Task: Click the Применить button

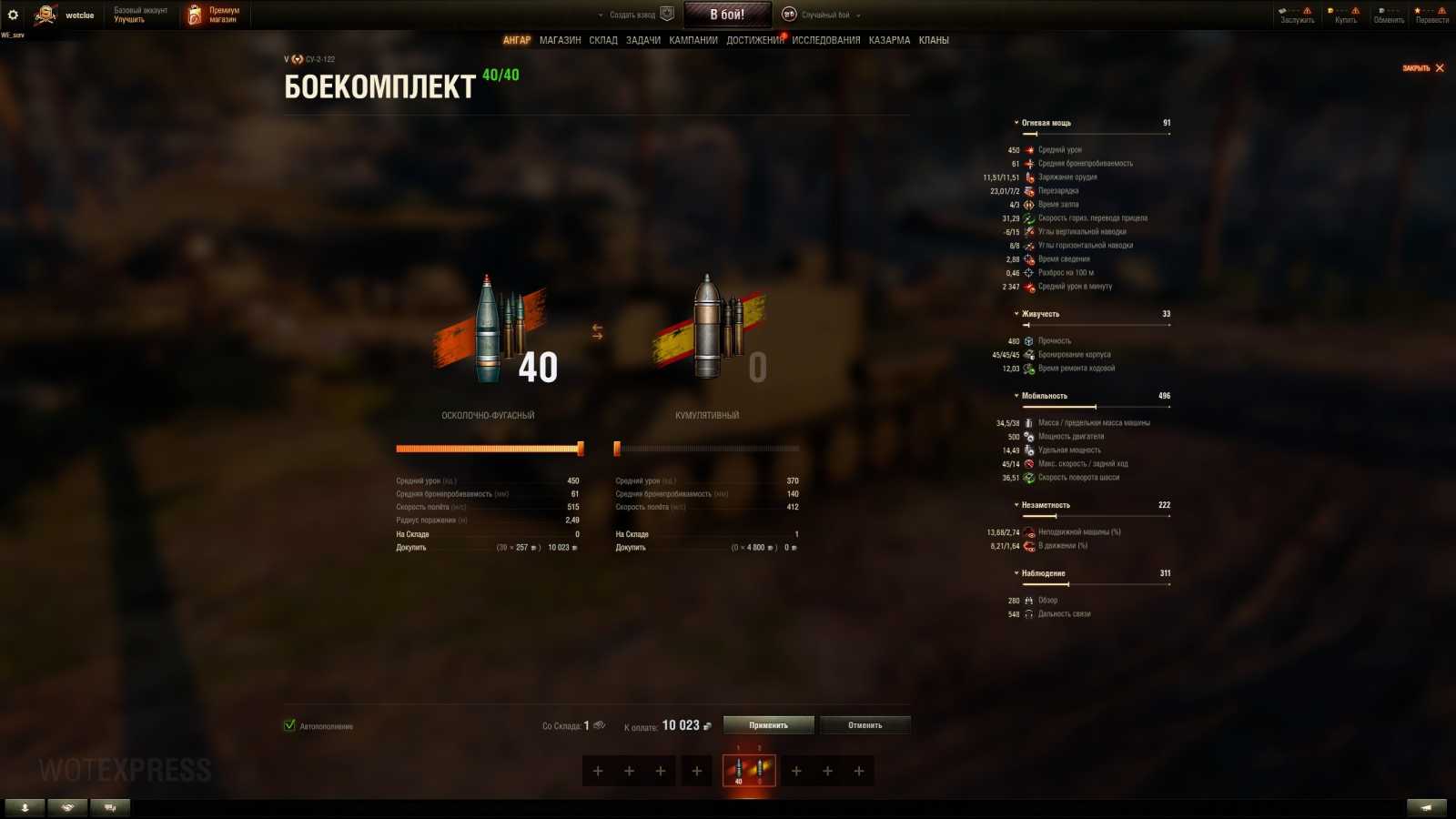Action: [767, 724]
